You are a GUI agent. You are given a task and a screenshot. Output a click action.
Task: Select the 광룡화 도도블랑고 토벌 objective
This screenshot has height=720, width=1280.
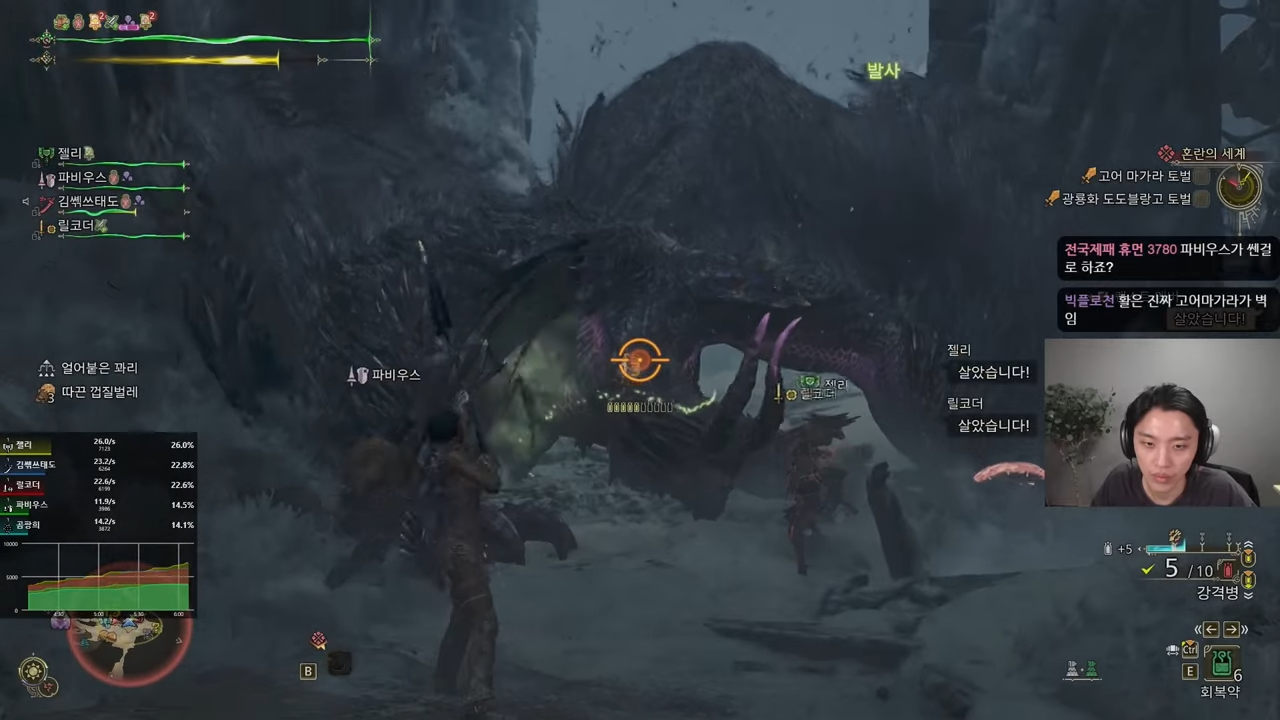(x=1126, y=199)
